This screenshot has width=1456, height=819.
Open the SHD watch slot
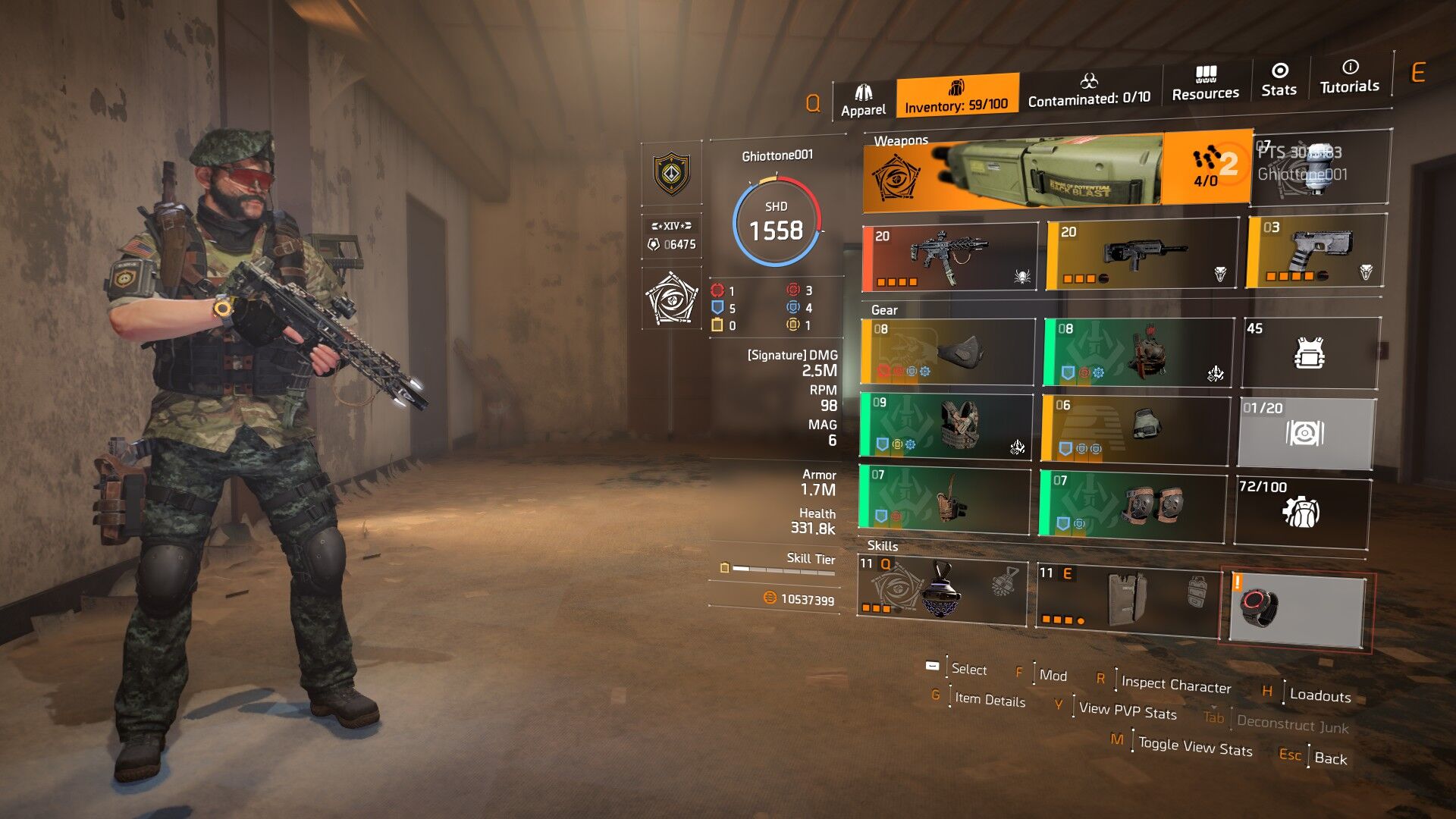coord(1298,610)
